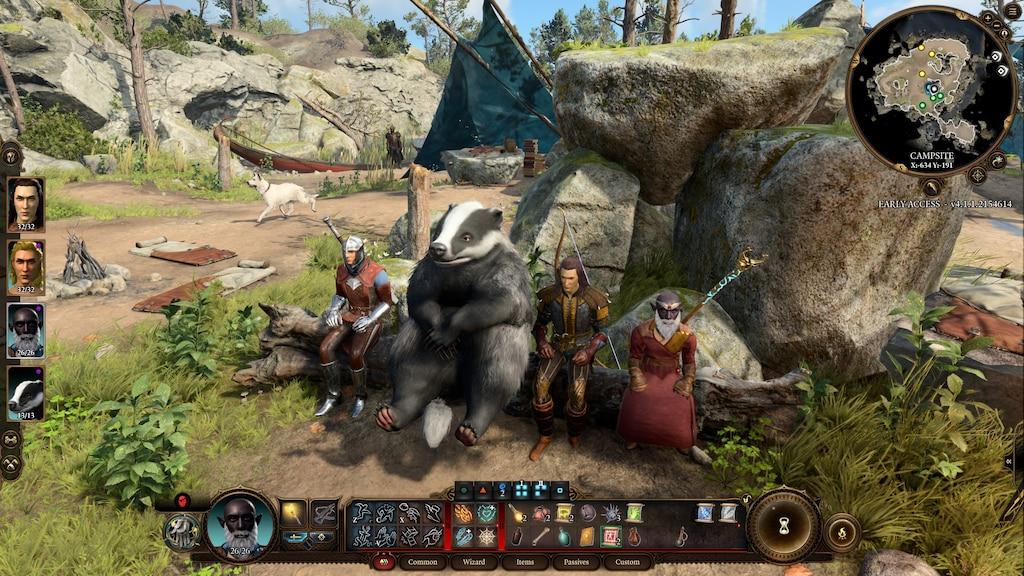Click the minimap zoom-in plus button
This screenshot has width=1024, height=576.
pyautogui.click(x=987, y=18)
